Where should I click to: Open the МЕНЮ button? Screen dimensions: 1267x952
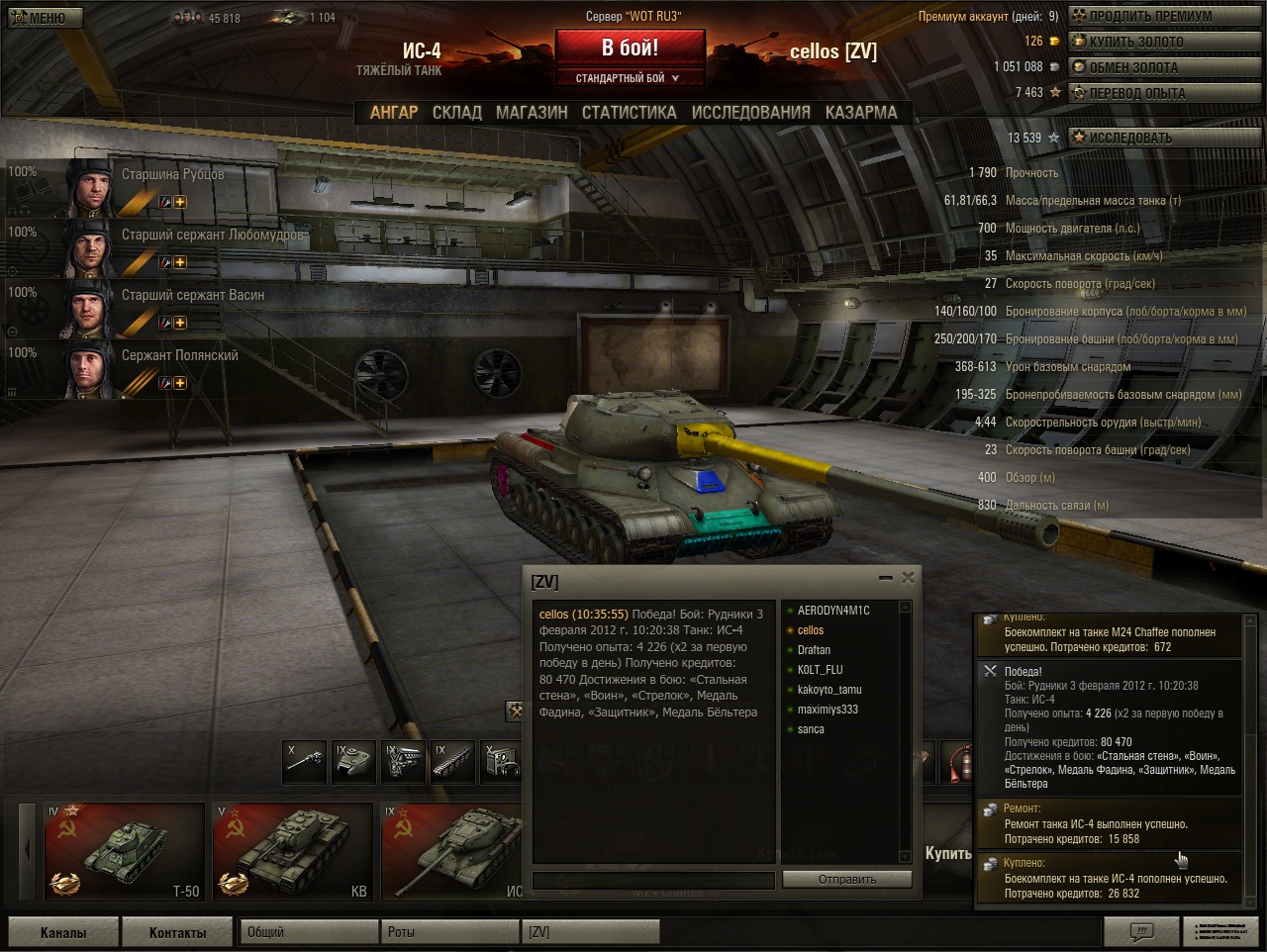(x=46, y=17)
